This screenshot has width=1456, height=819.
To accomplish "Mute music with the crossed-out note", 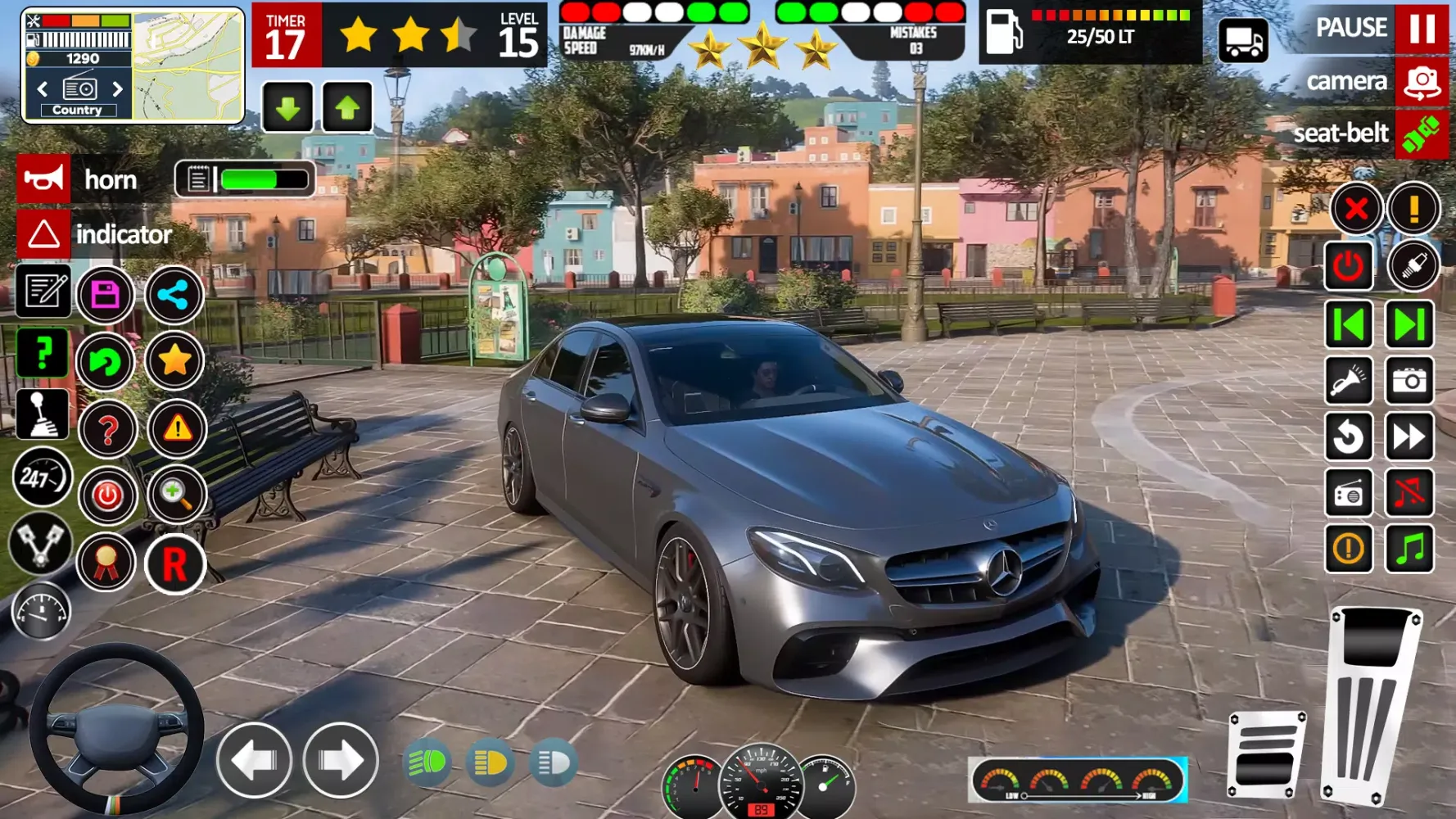I will point(1409,493).
